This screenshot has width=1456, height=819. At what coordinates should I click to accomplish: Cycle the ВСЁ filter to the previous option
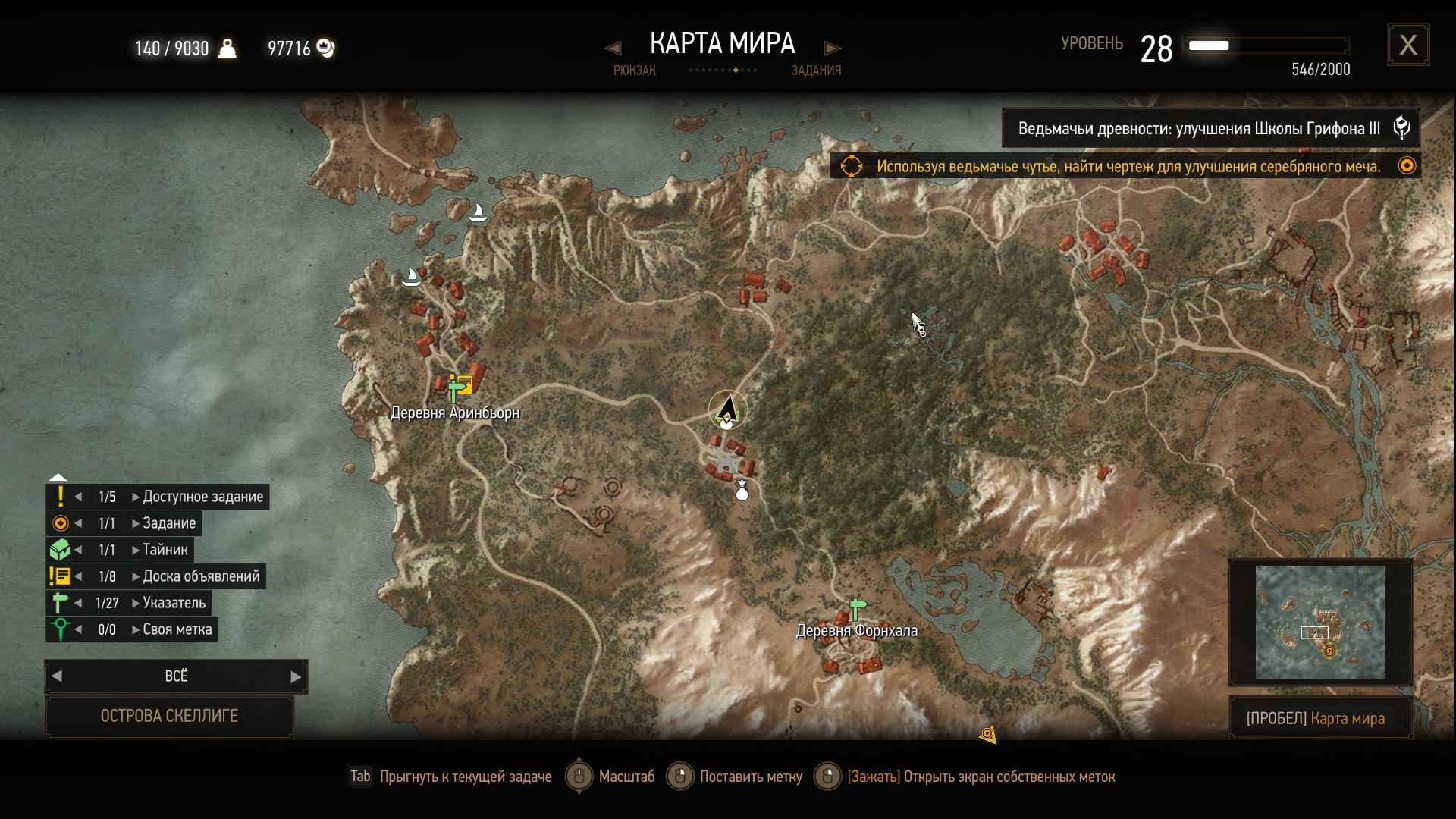click(57, 676)
